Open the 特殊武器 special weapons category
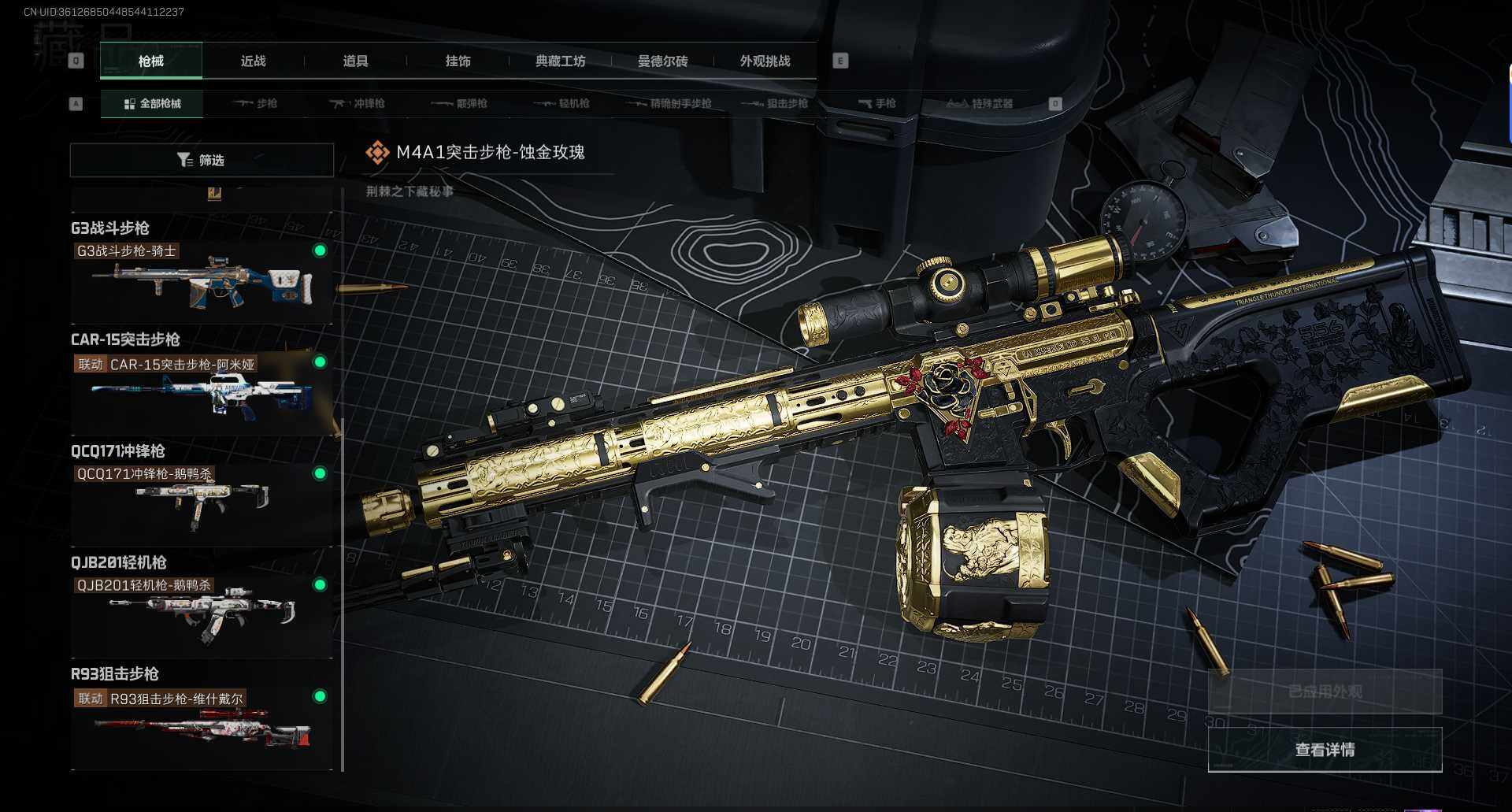The image size is (1512, 812). tap(980, 104)
